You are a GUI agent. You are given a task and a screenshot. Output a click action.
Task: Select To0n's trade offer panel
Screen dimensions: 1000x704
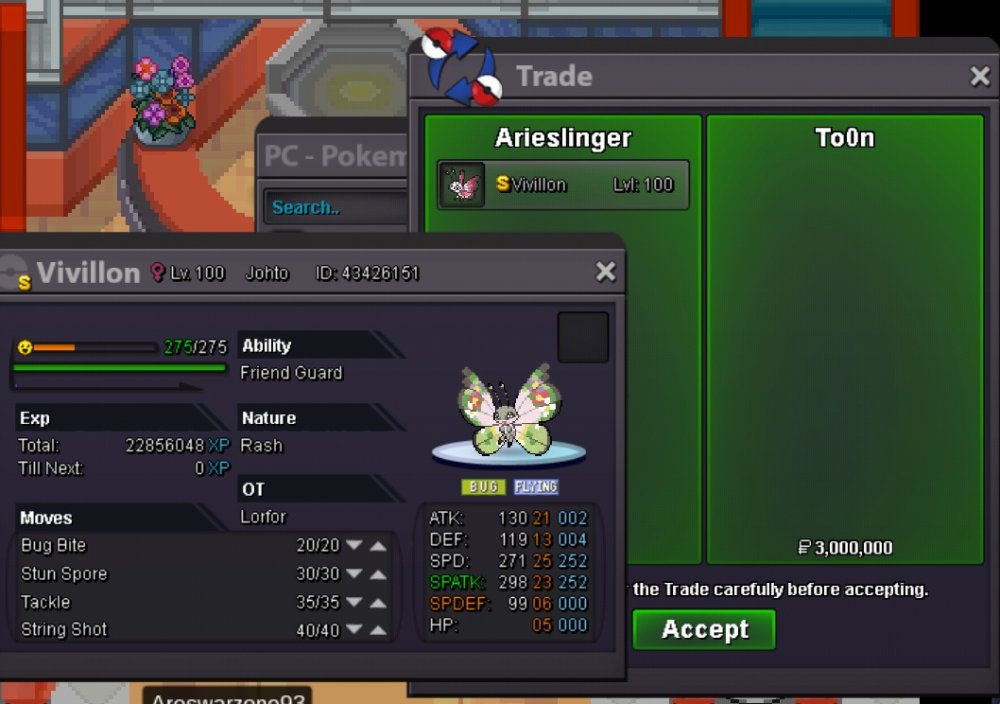click(x=845, y=340)
